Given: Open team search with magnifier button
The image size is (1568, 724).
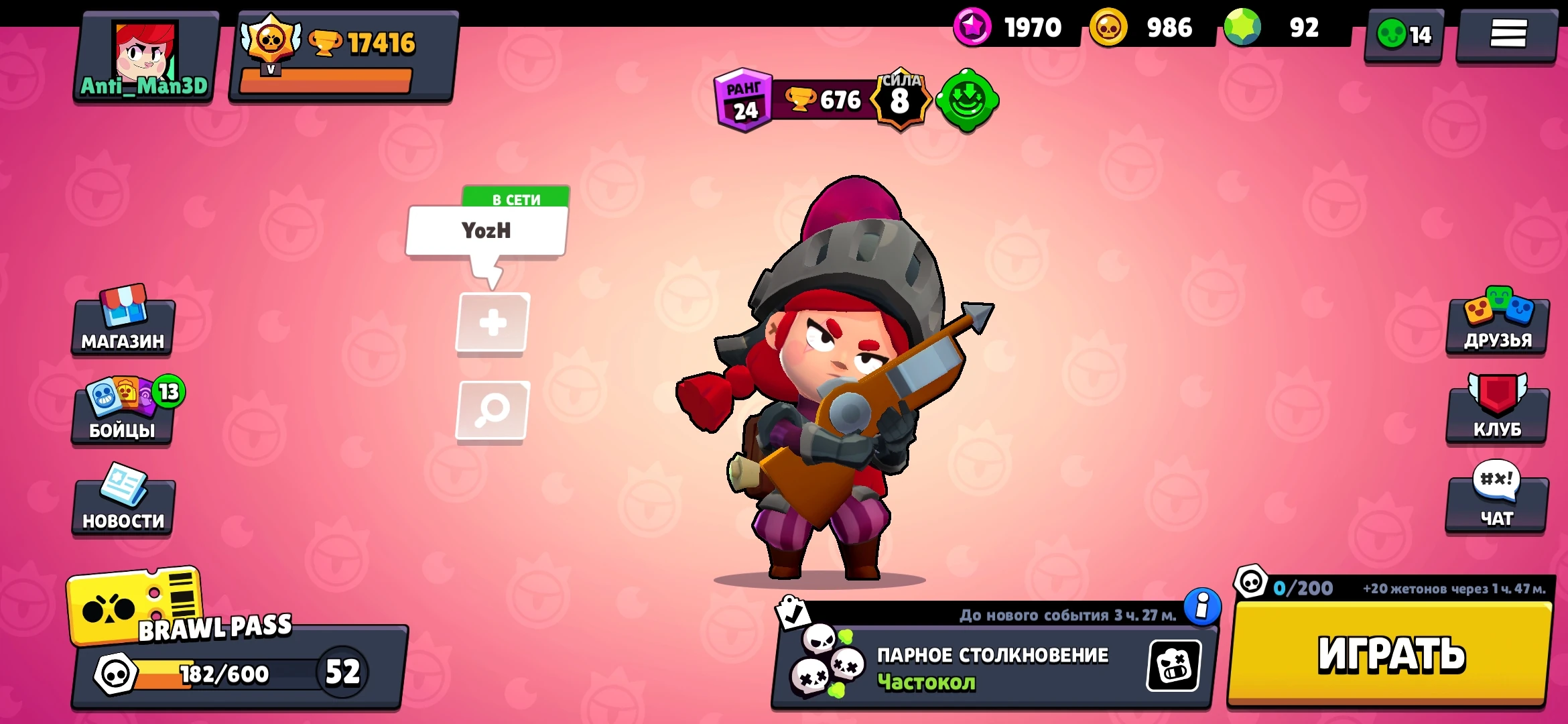Looking at the screenshot, I should pos(494,409).
